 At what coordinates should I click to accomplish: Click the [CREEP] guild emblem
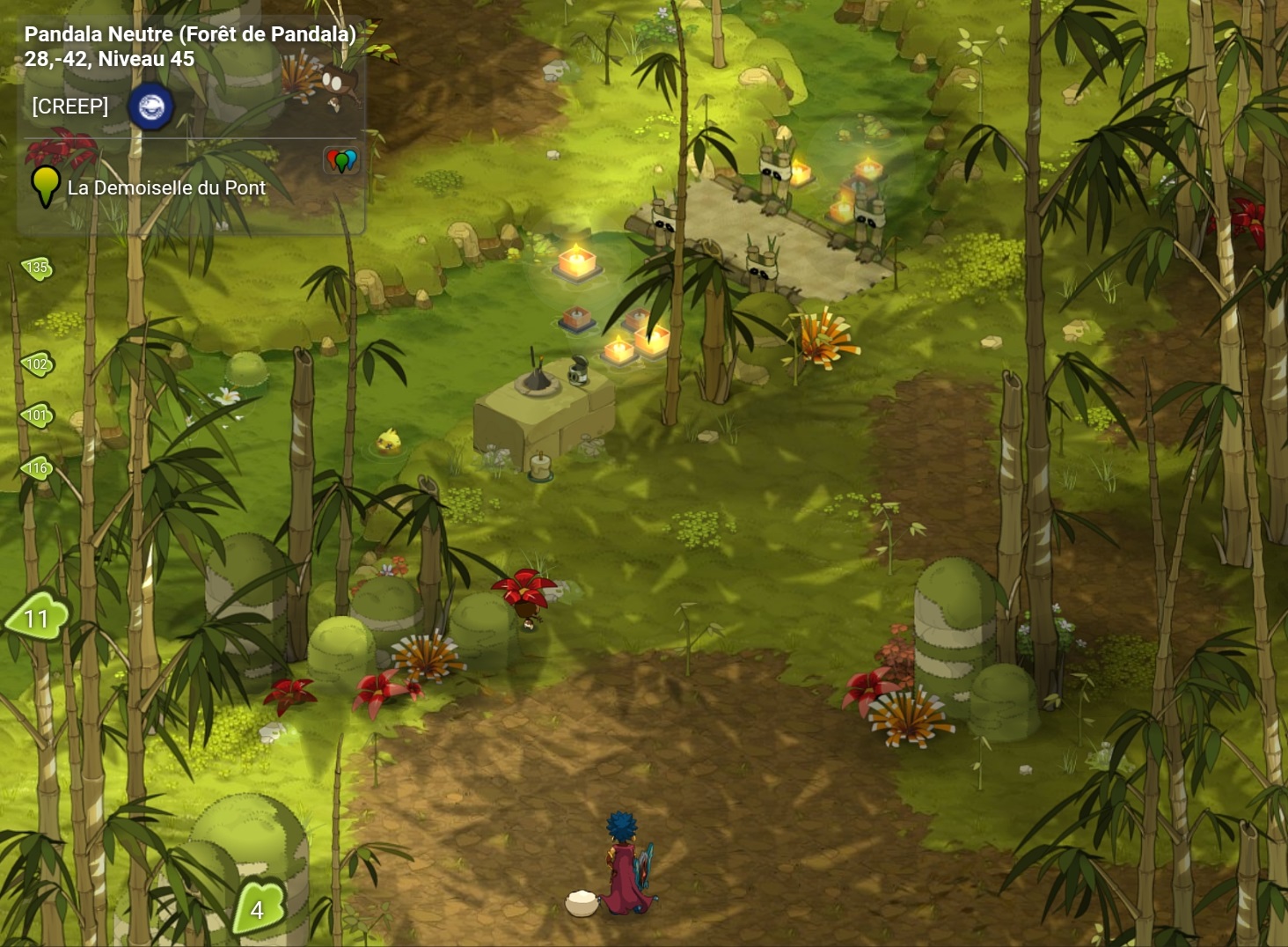point(151,107)
